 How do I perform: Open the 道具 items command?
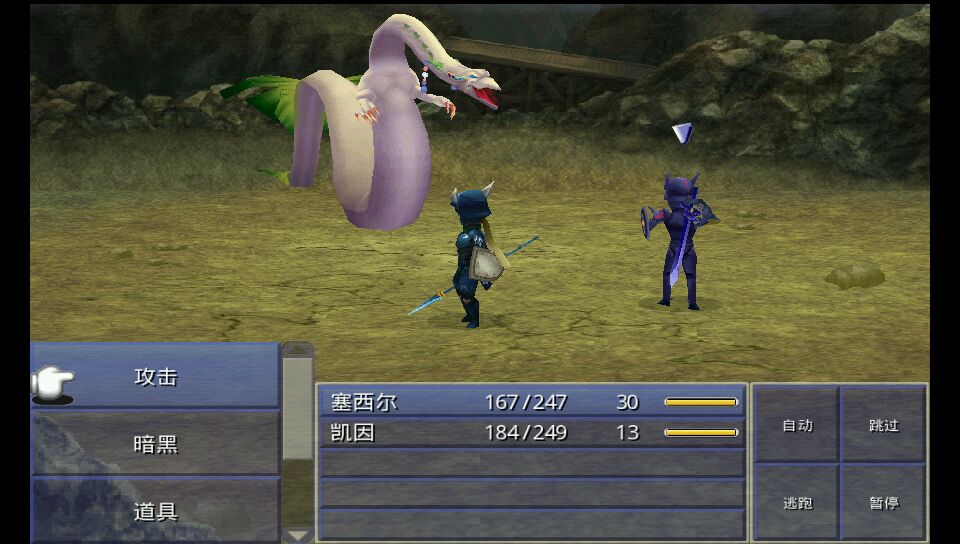point(156,511)
